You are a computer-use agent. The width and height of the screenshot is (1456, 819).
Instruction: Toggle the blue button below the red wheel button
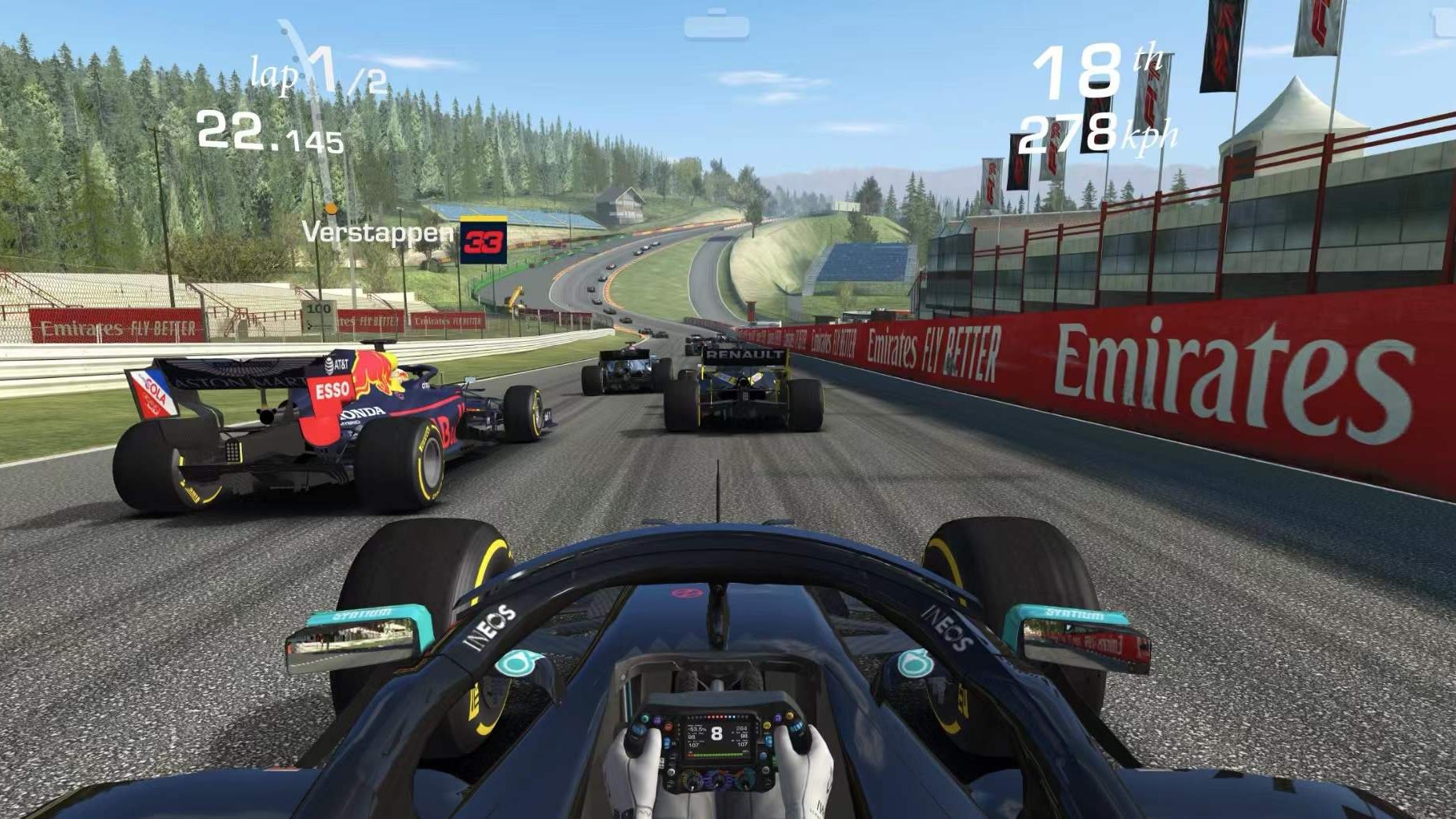(667, 742)
